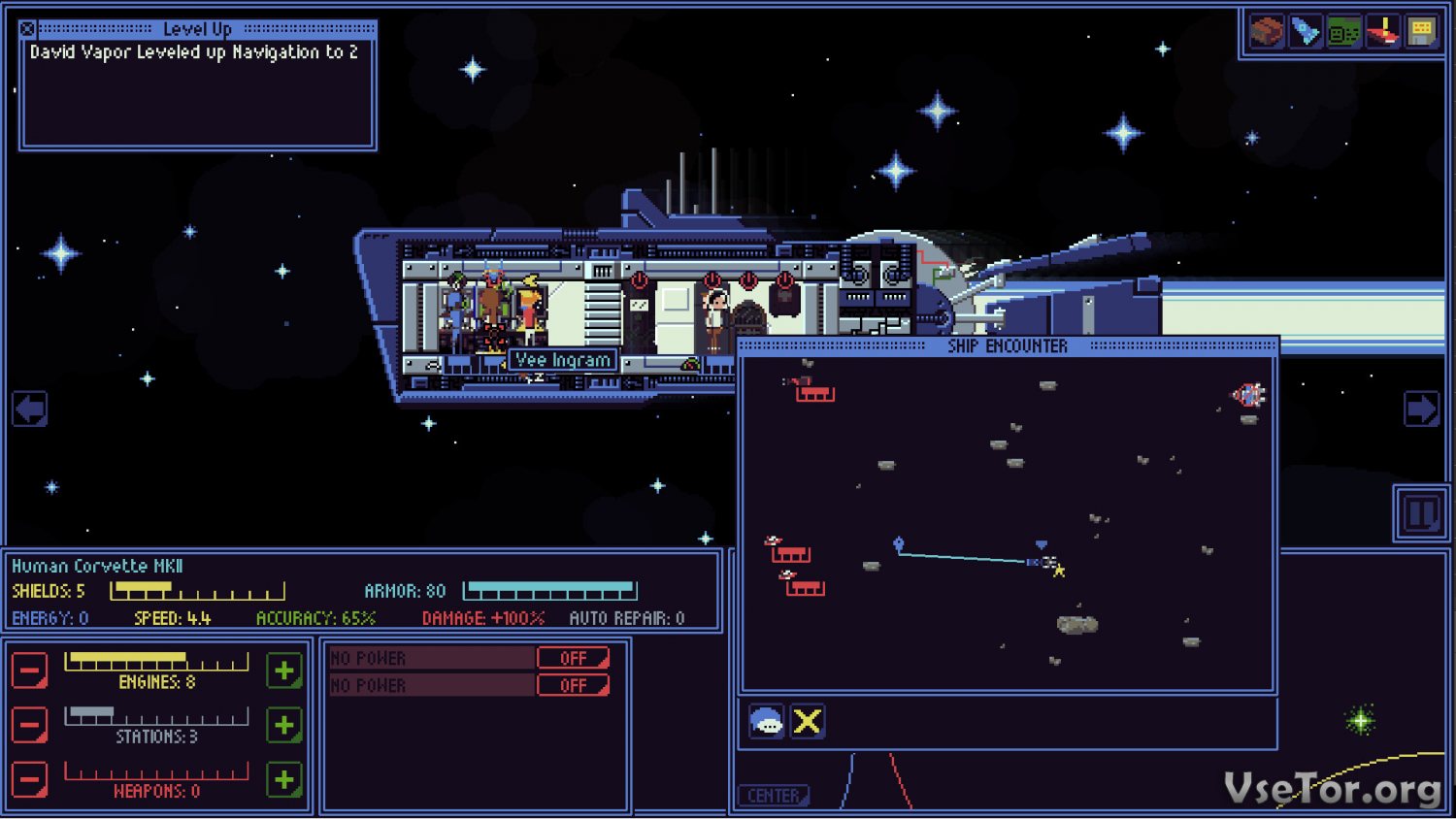This screenshot has width=1456, height=819.
Task: Raise Weapons power with plus button
Action: point(284,779)
